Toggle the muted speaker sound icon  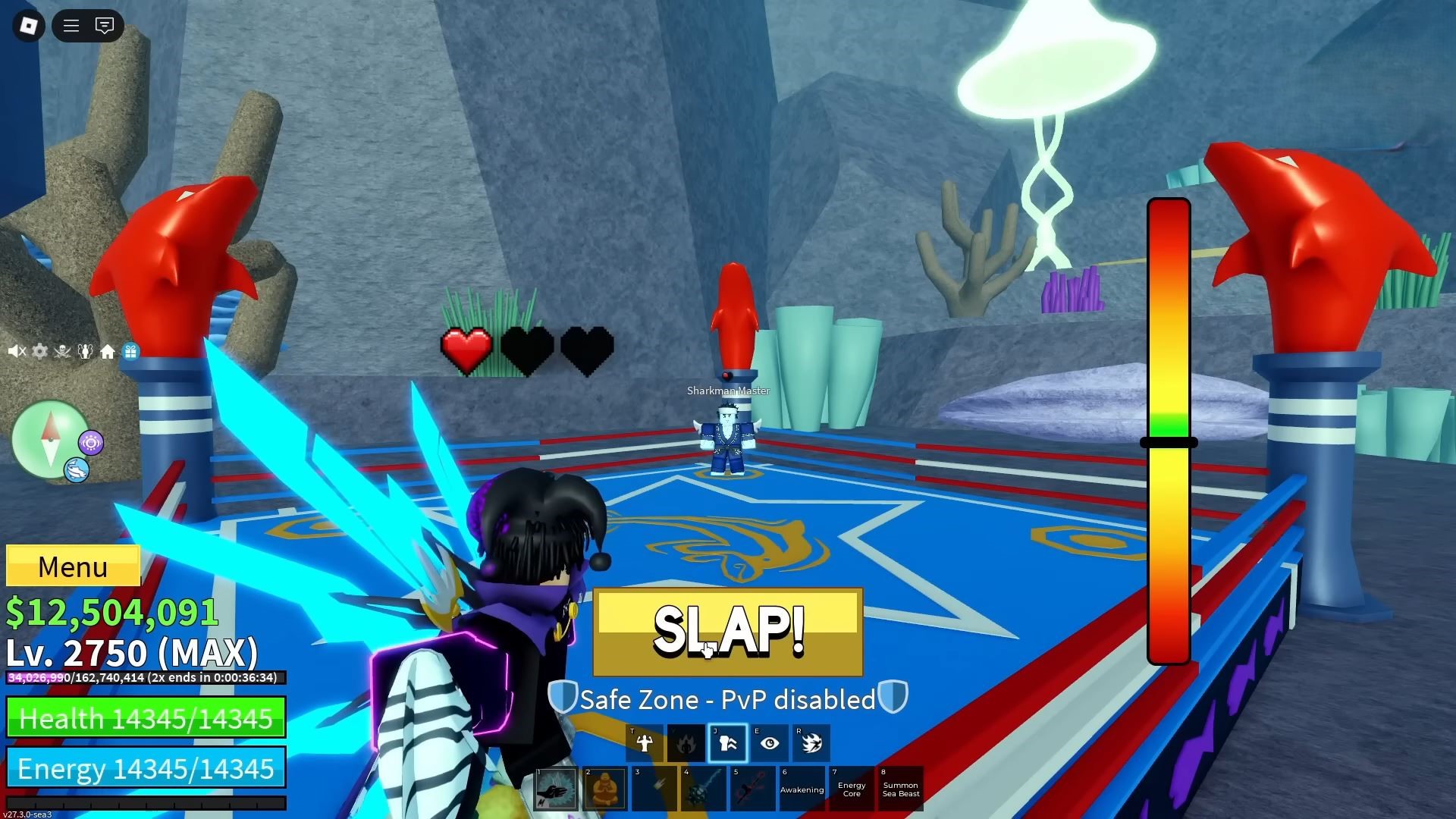(x=17, y=351)
